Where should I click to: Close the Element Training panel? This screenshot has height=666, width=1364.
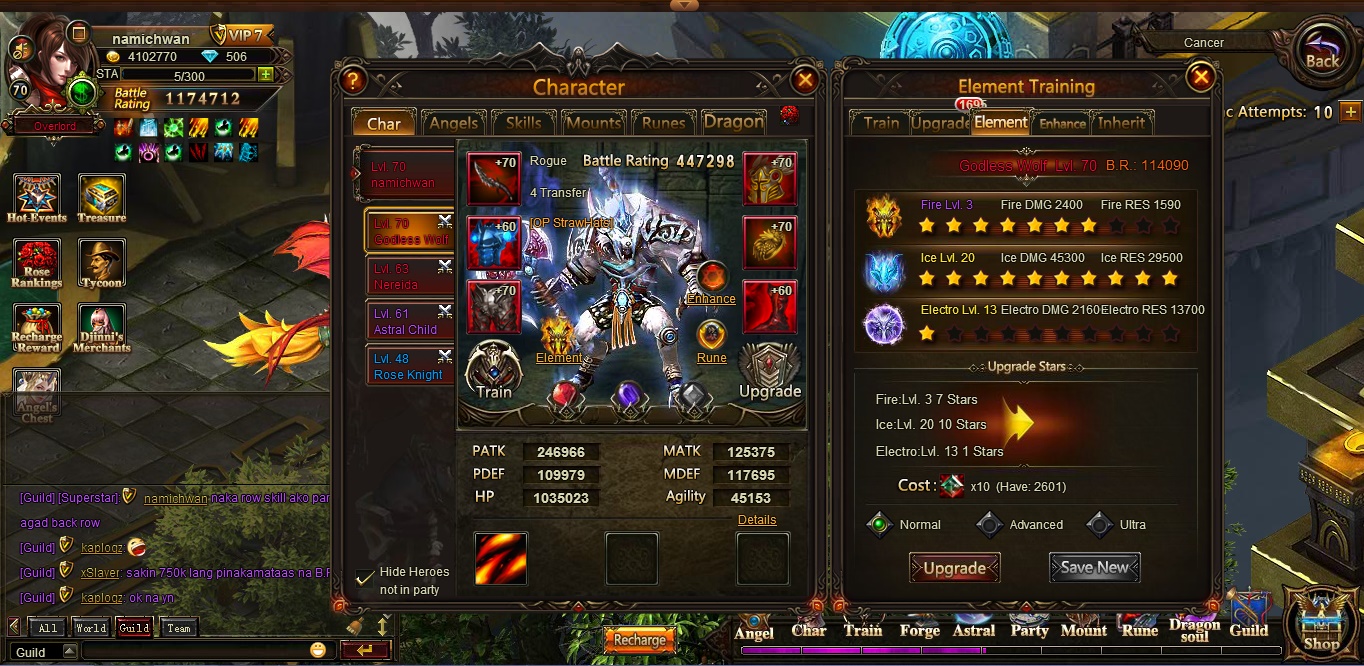coord(1200,77)
